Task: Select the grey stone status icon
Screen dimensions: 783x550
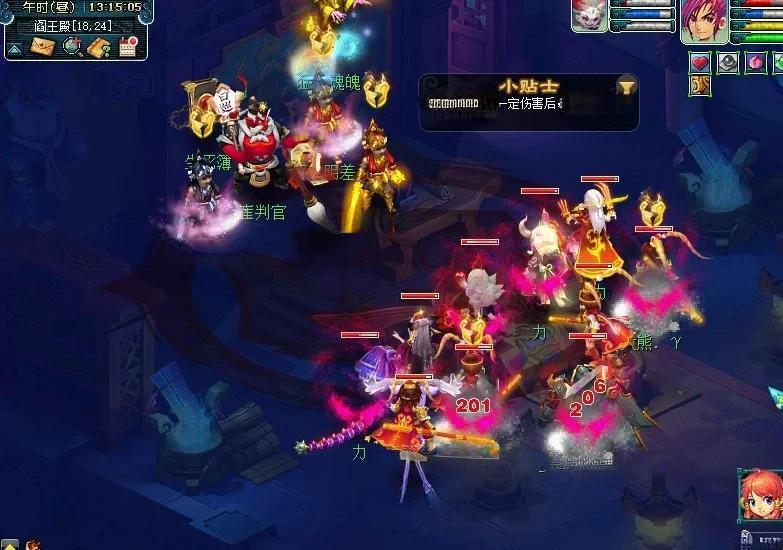Action: point(728,62)
